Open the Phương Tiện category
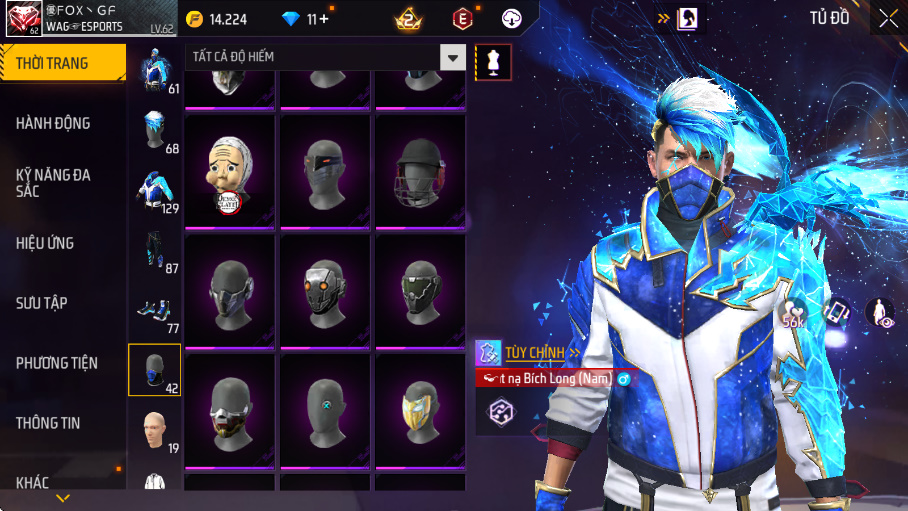This screenshot has height=511, width=908. (62, 363)
